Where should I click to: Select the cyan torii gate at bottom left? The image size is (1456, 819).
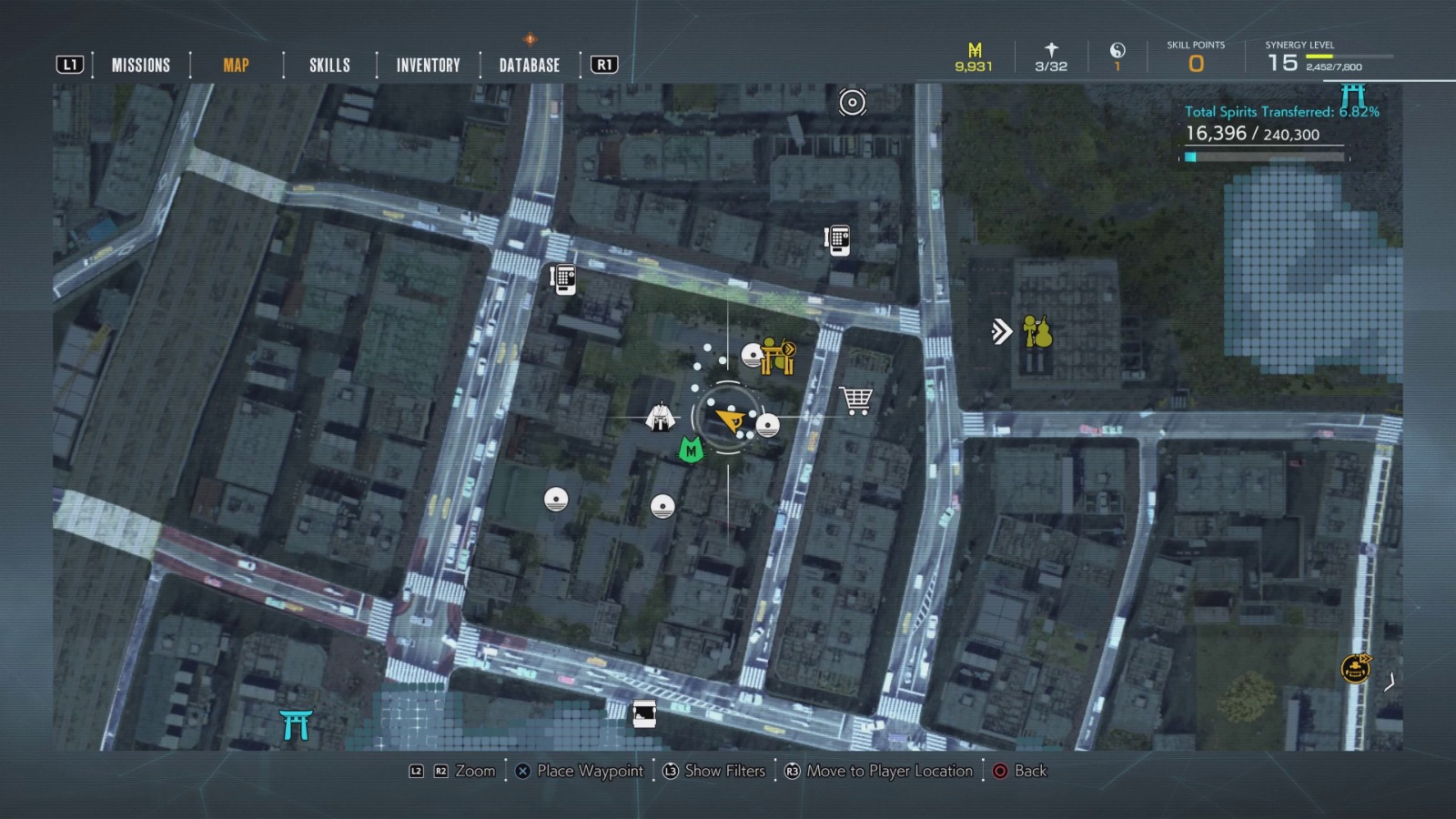298,725
